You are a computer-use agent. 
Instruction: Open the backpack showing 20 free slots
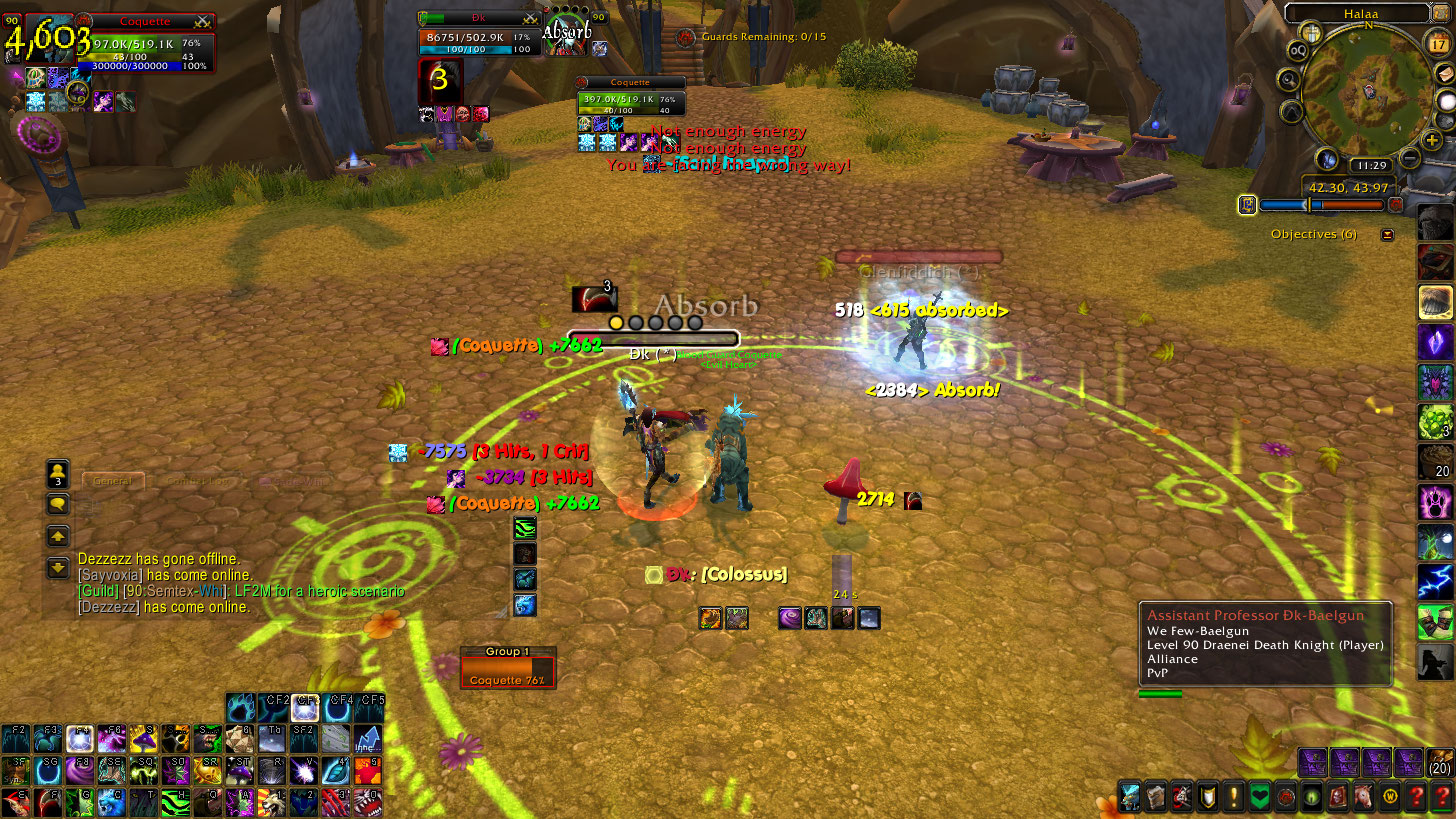[1440, 761]
